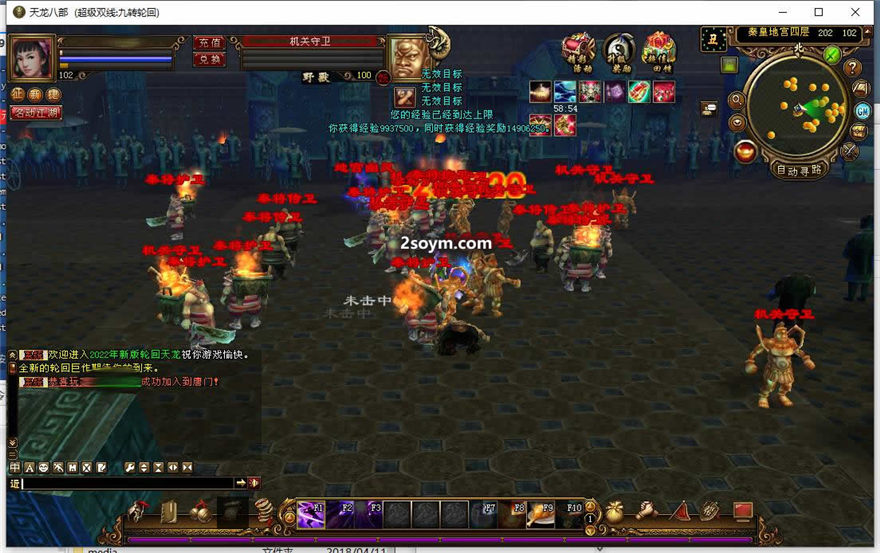
Task: Focus the chat input field
Action: point(128,483)
